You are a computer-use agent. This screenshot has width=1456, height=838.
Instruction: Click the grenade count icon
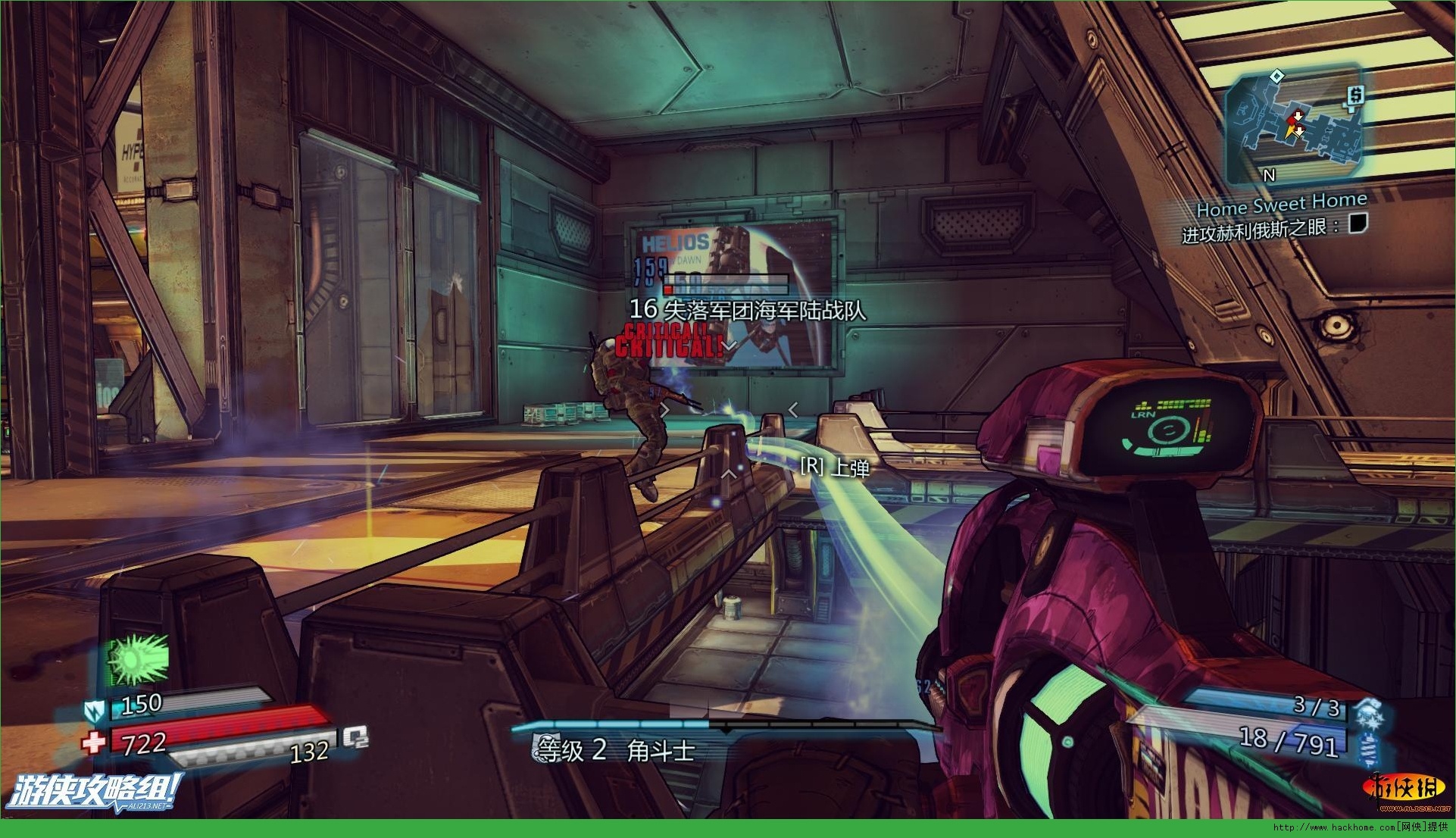click(1367, 712)
